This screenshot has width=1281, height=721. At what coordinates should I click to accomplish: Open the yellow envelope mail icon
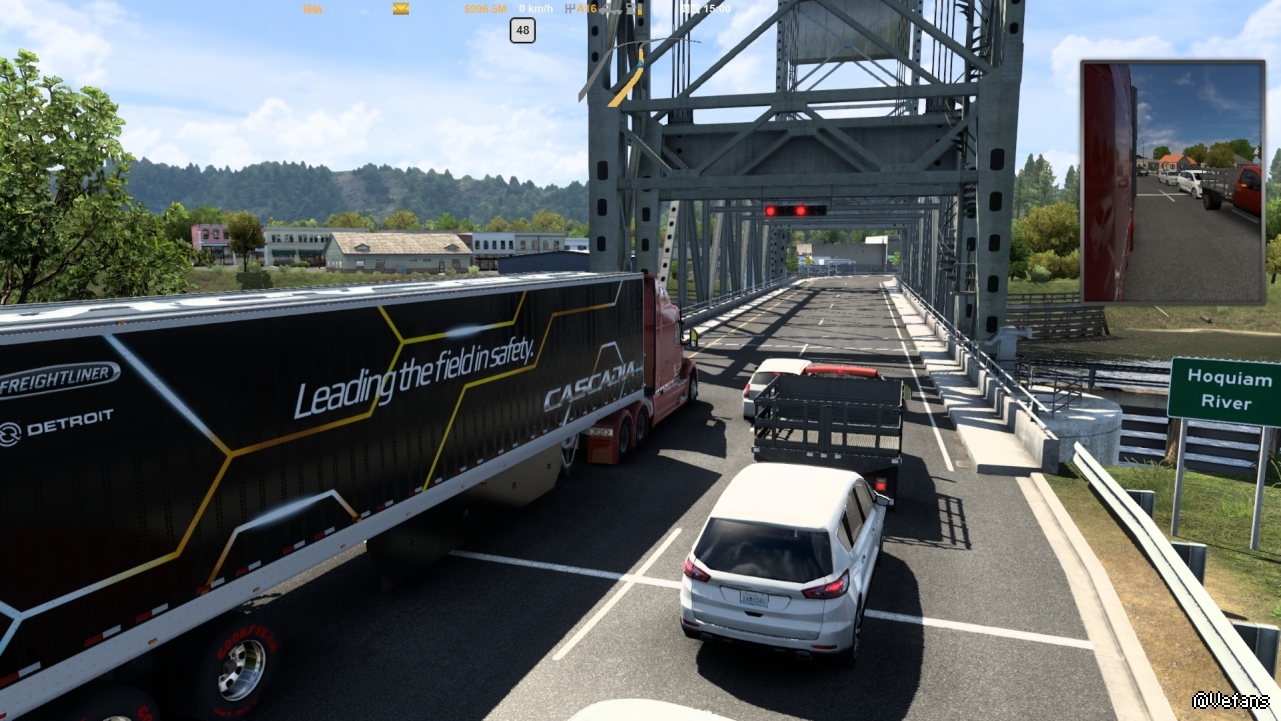(x=400, y=9)
